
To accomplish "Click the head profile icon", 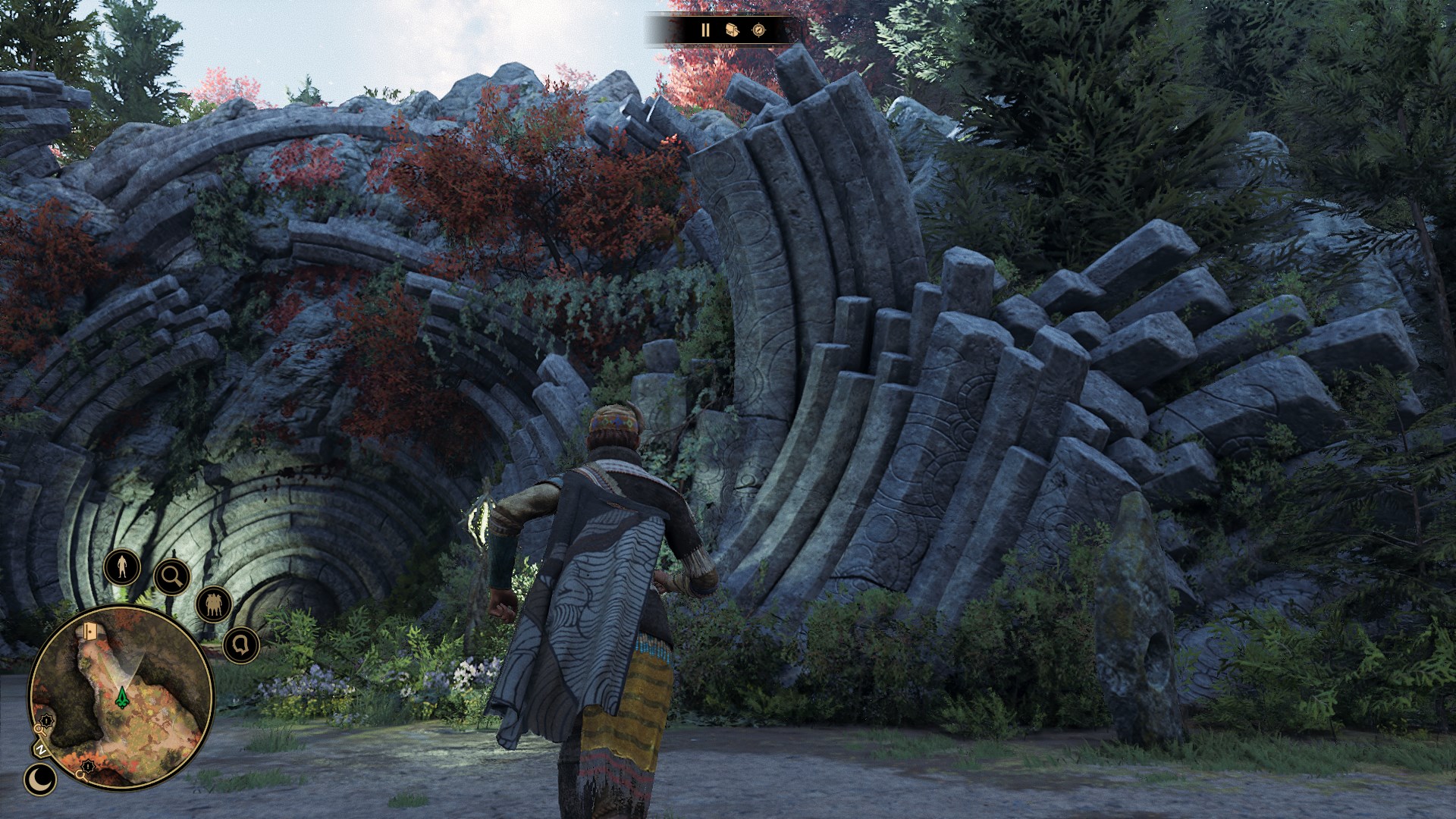I will pos(241,645).
